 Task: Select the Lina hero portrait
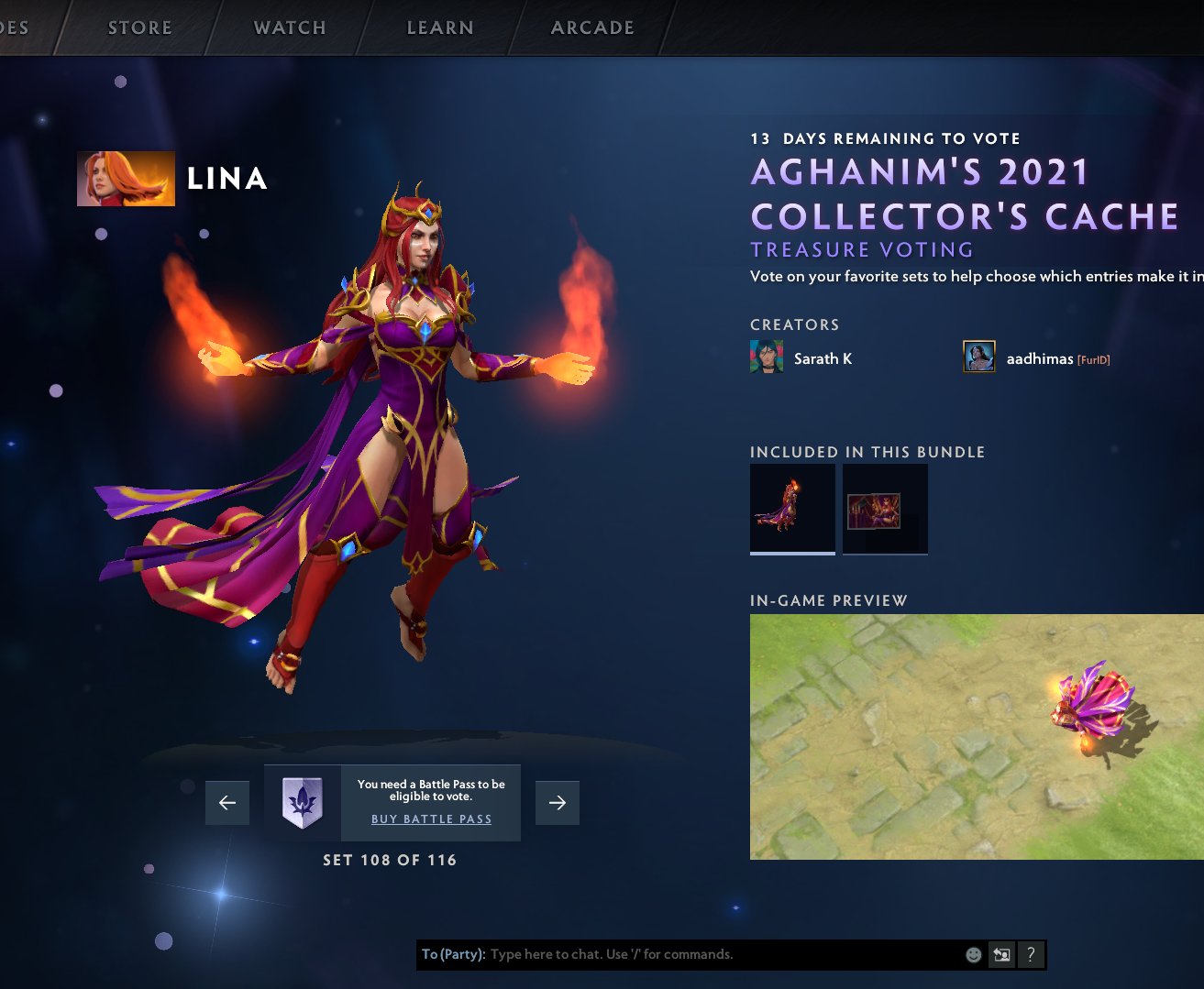tap(126, 178)
